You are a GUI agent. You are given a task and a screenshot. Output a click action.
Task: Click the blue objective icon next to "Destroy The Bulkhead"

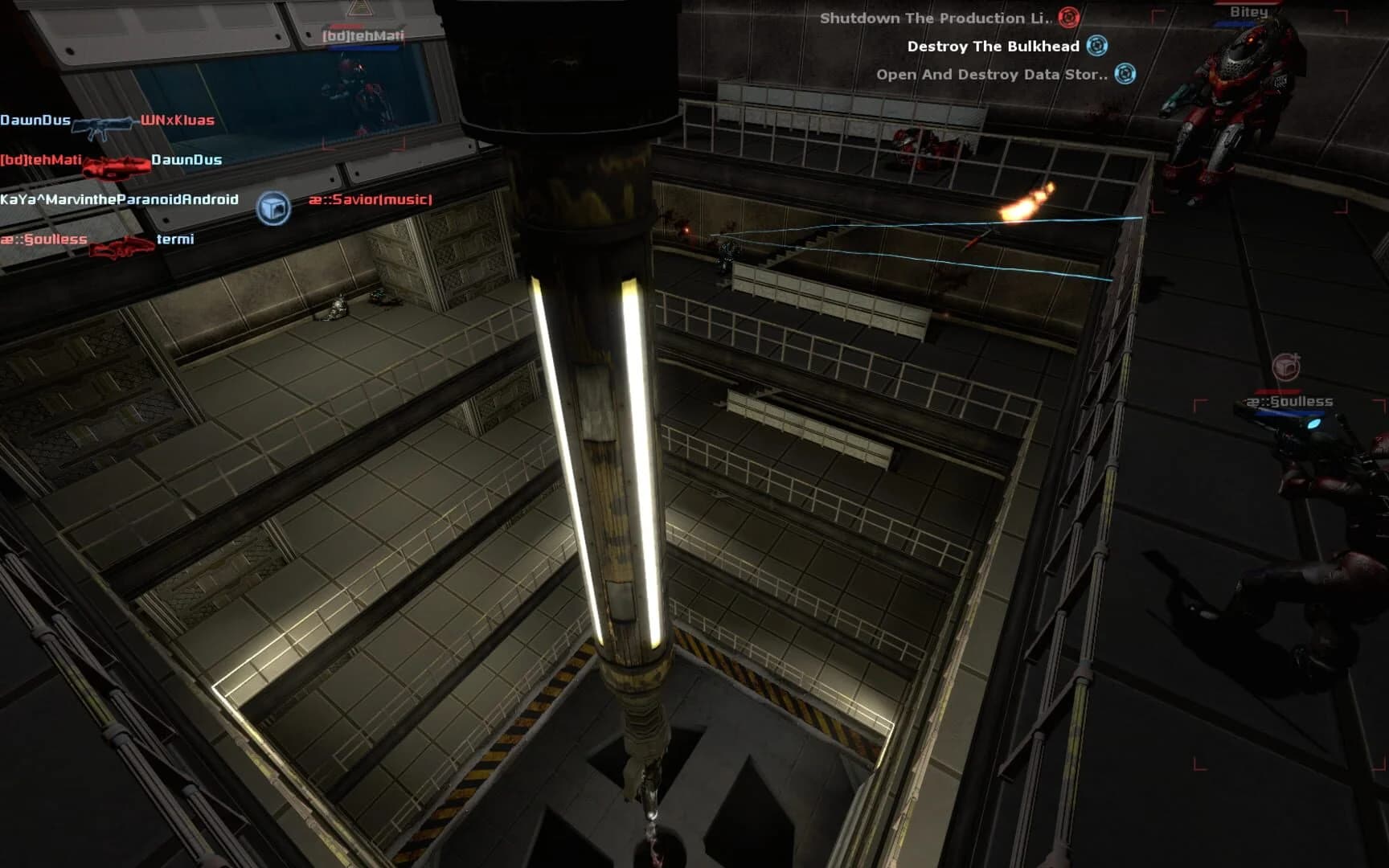point(1096,47)
